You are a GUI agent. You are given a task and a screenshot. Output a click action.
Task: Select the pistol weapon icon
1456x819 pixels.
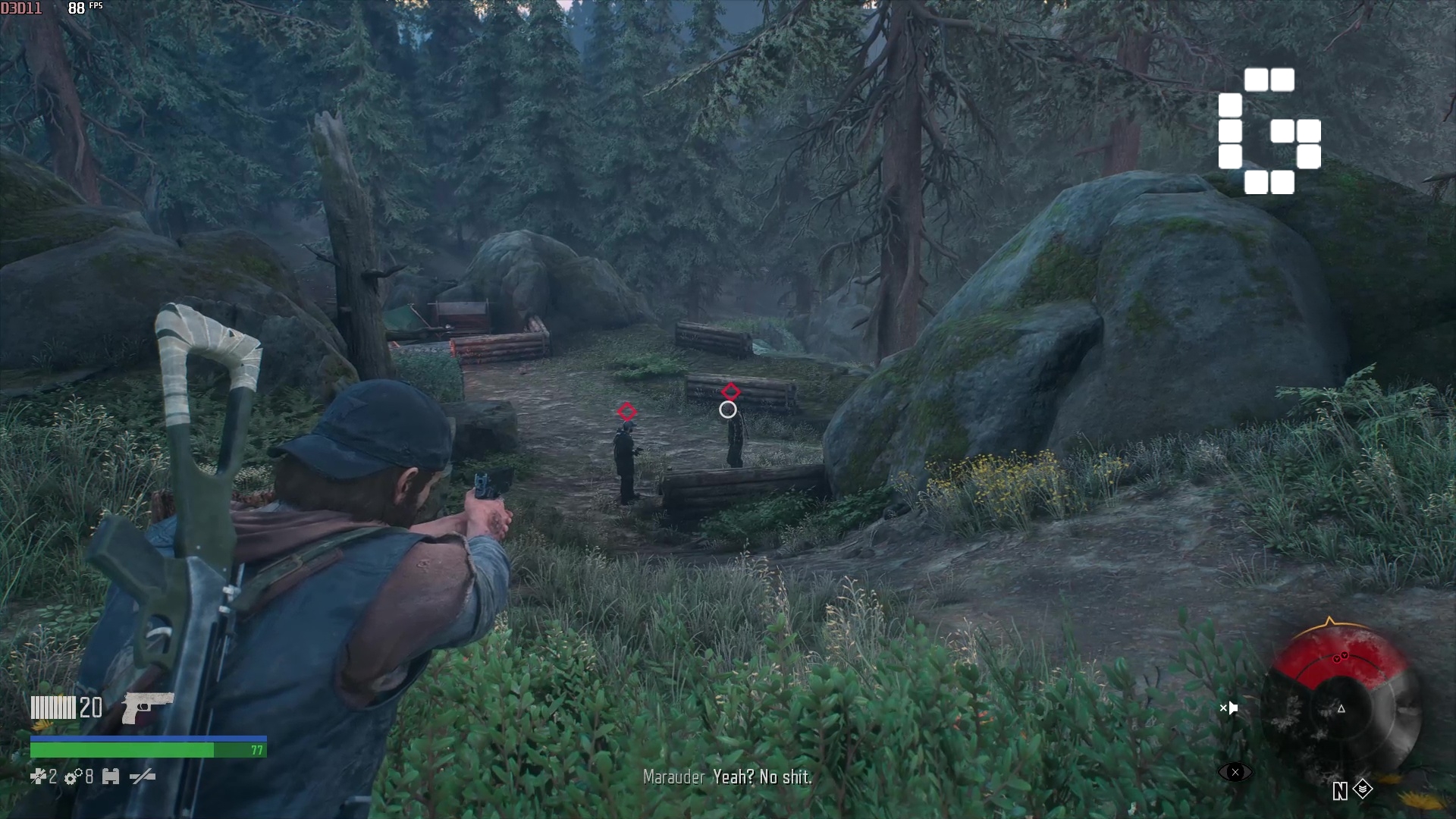pyautogui.click(x=144, y=708)
